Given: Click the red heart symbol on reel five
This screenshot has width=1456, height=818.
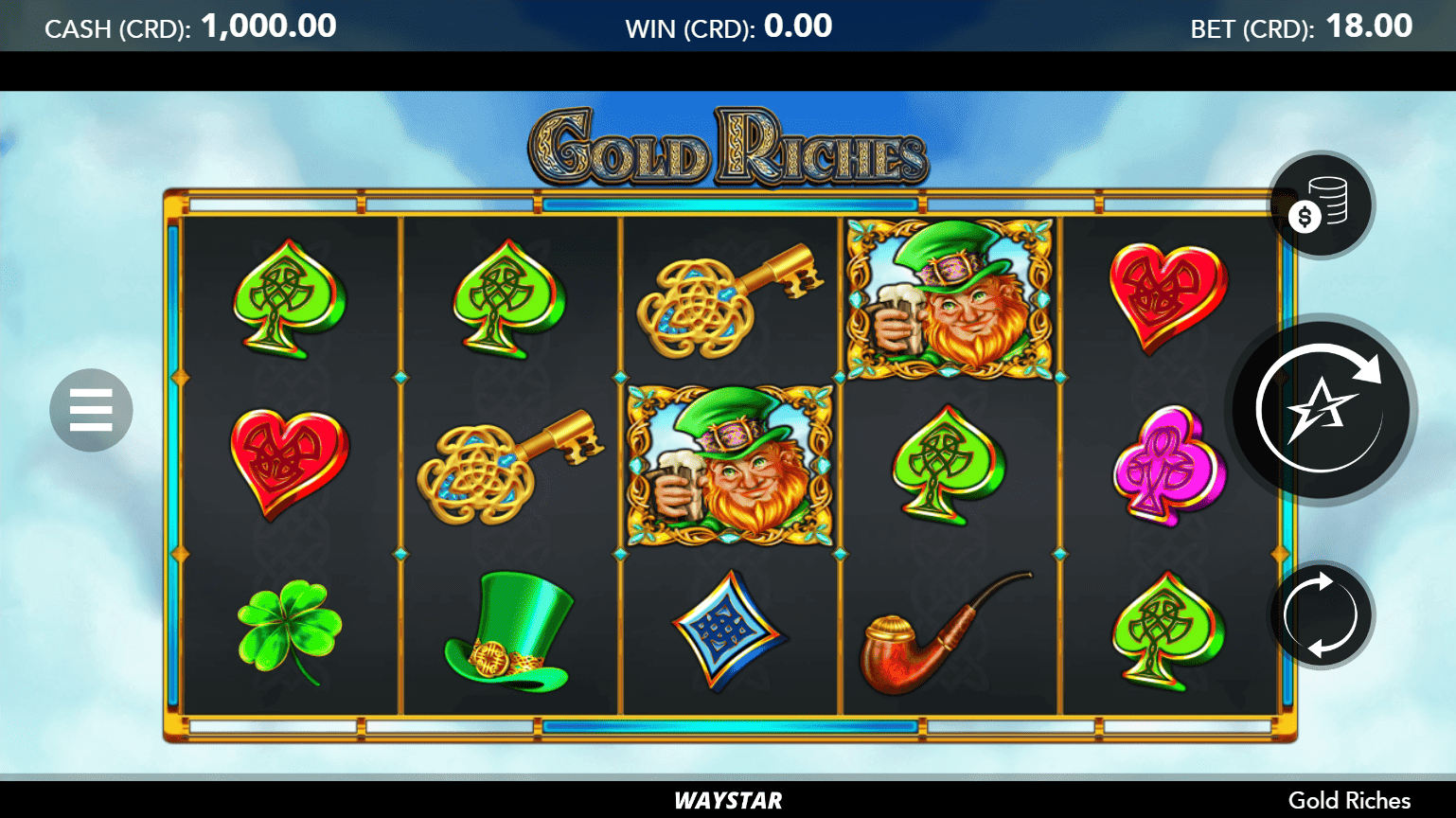Looking at the screenshot, I should tap(1167, 298).
